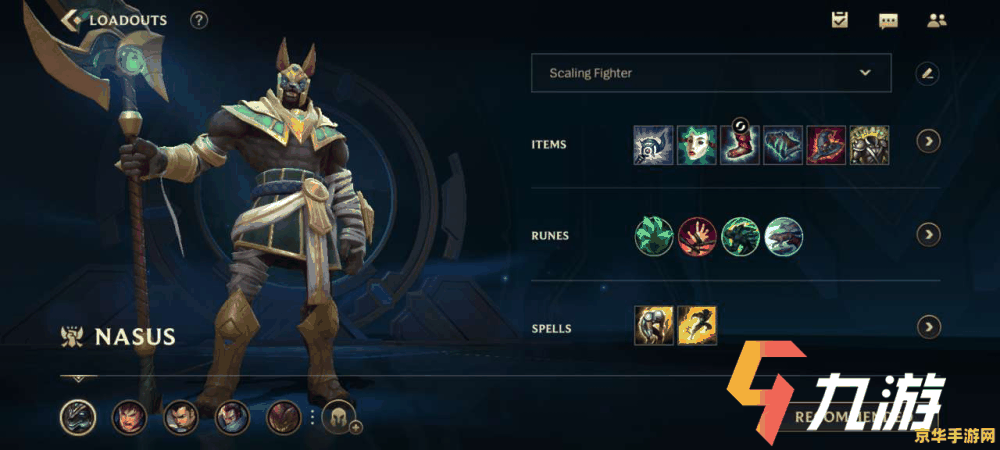Select the red boots item

tap(740, 145)
